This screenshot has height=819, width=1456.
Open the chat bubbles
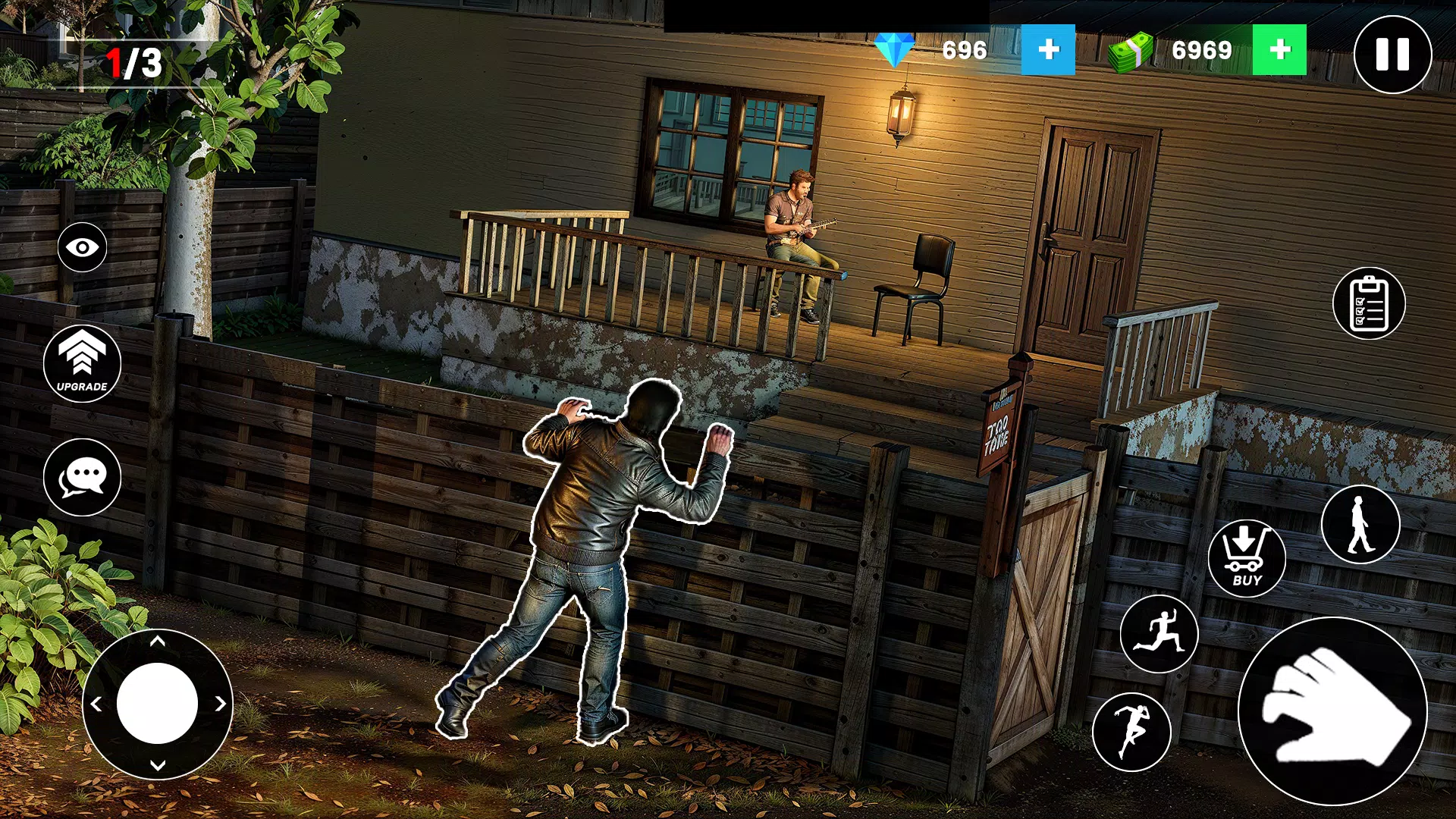pyautogui.click(x=82, y=478)
